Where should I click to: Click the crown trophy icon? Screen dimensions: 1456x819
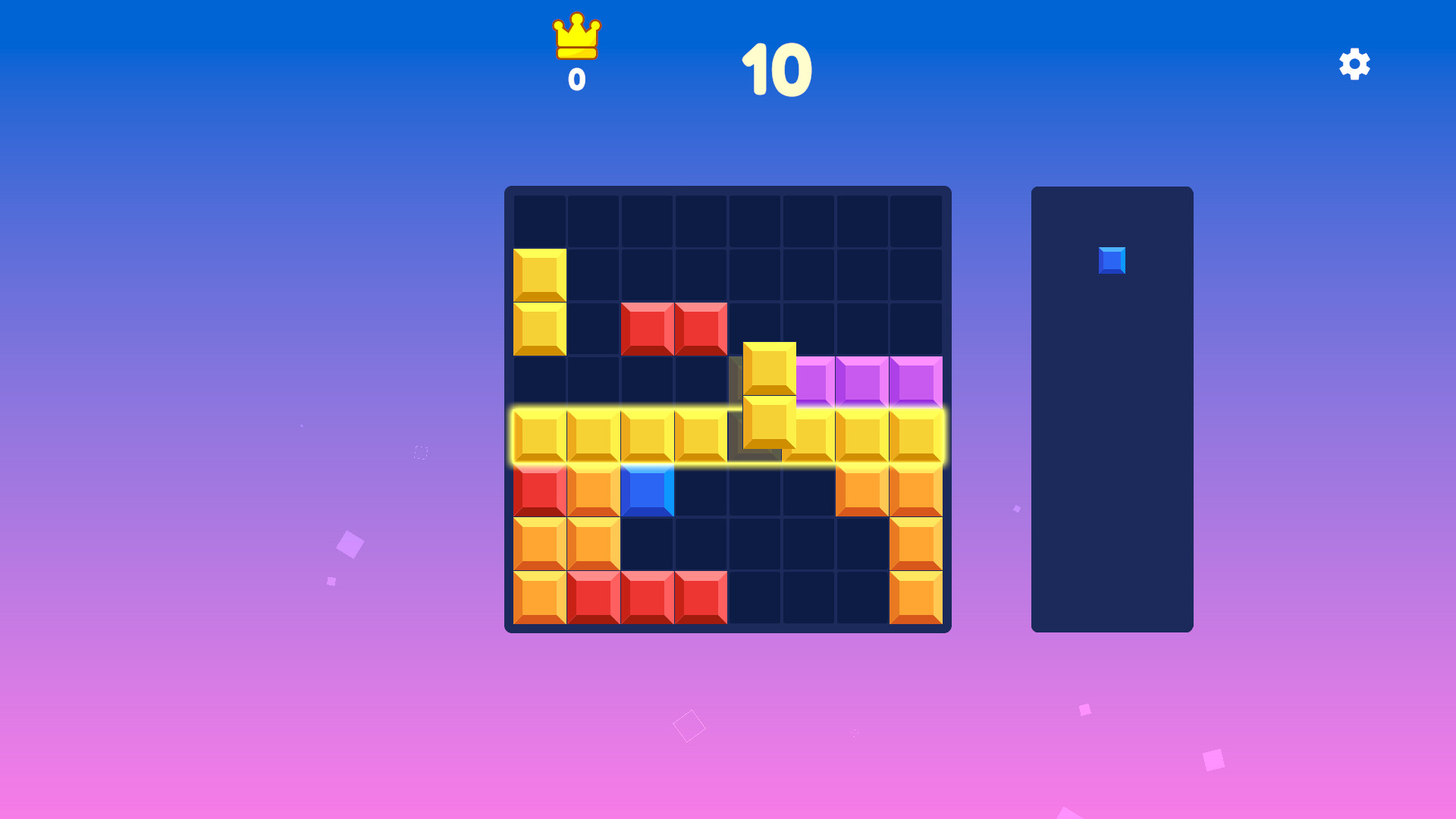point(575,36)
